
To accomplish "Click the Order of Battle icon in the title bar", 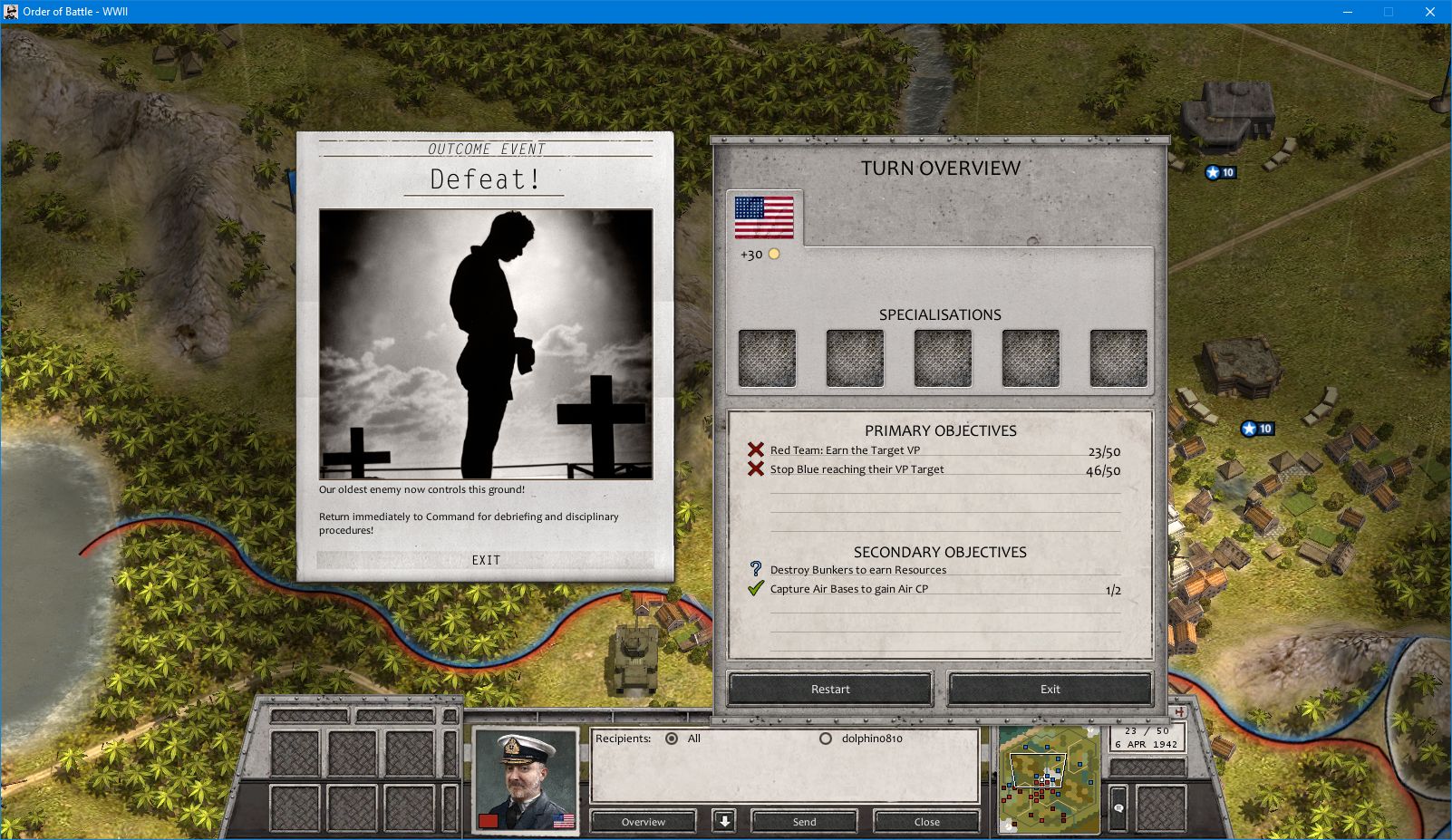I will click(x=13, y=12).
